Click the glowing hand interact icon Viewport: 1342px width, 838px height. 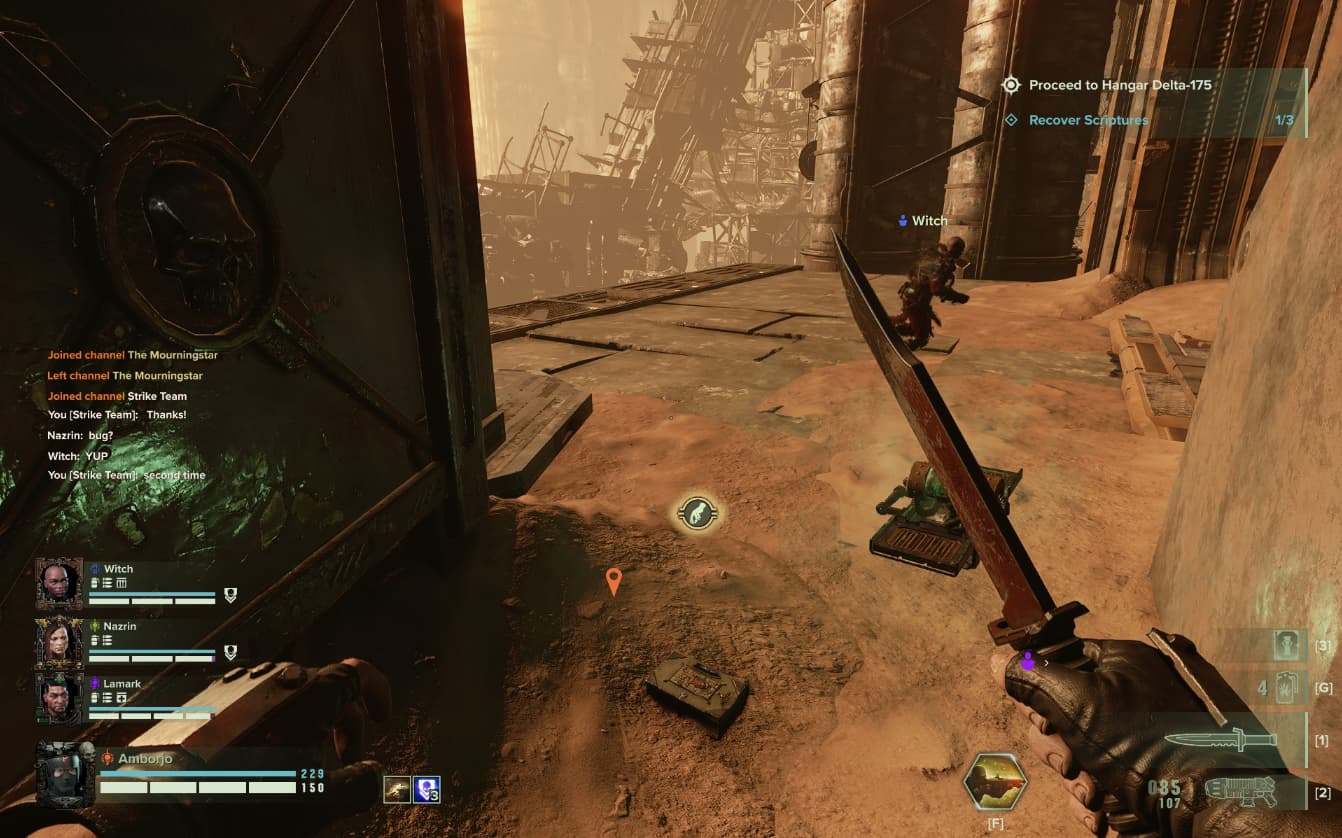click(697, 514)
